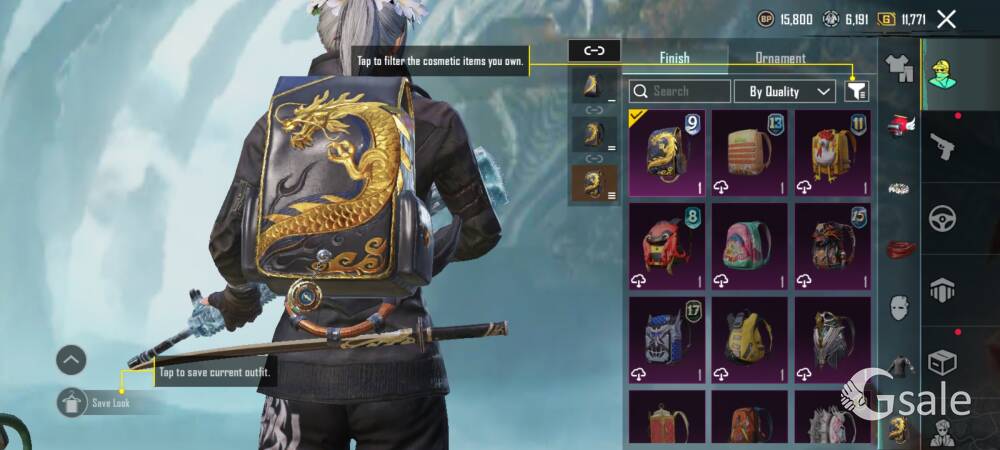Toggle the owned items filter icon
Image resolution: width=1000 pixels, height=450 pixels.
click(856, 91)
